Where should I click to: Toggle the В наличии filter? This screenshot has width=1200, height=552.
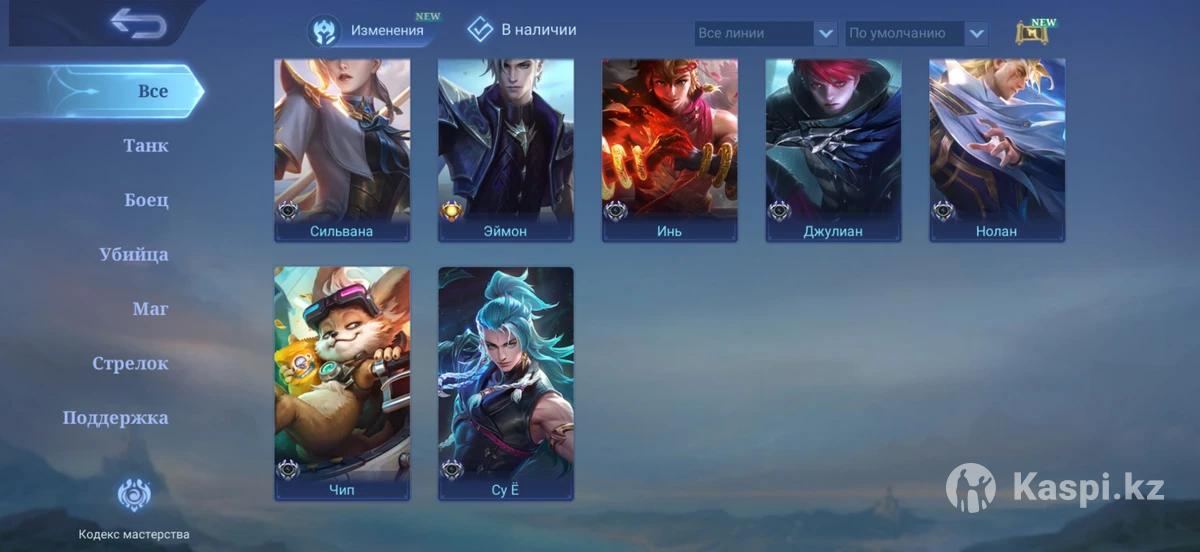pos(522,30)
